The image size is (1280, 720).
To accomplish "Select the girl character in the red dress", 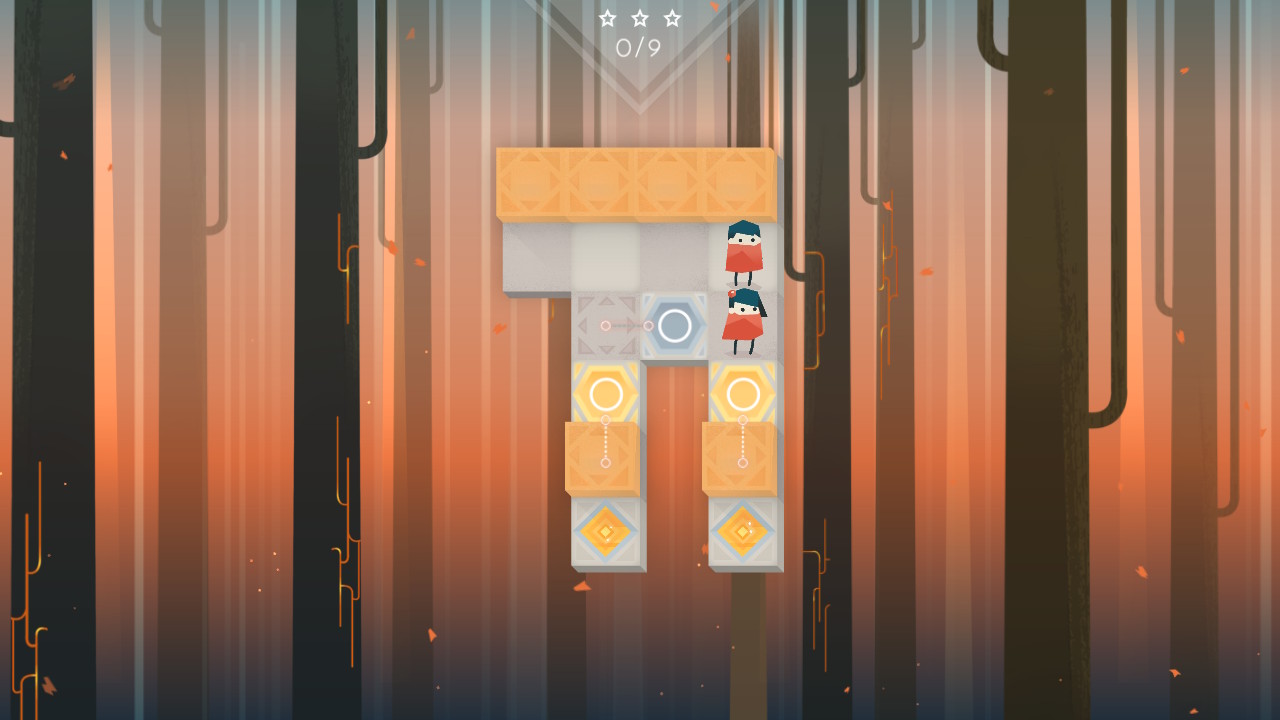I will point(744,320).
